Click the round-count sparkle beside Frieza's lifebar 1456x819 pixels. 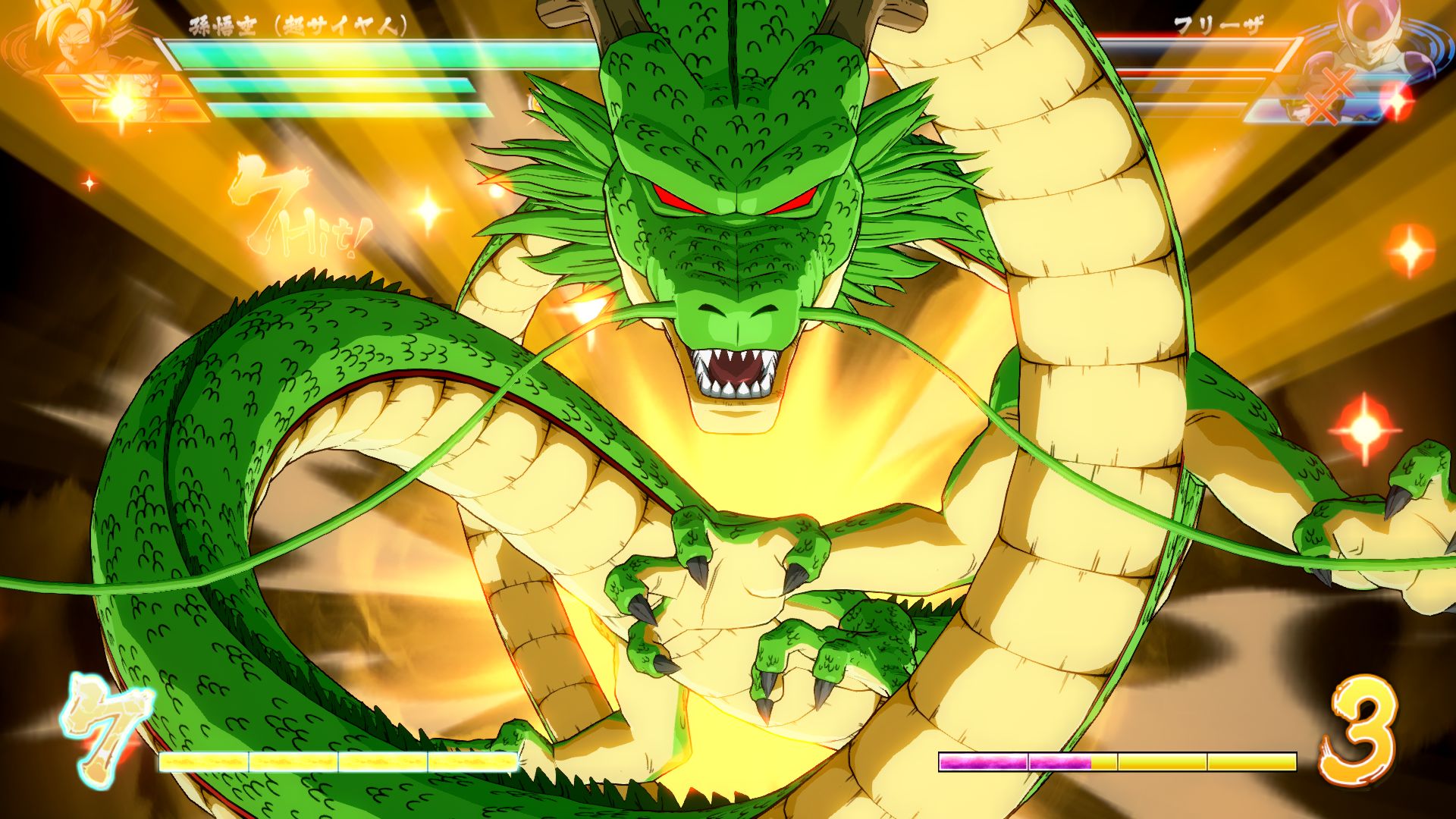[x=1398, y=102]
